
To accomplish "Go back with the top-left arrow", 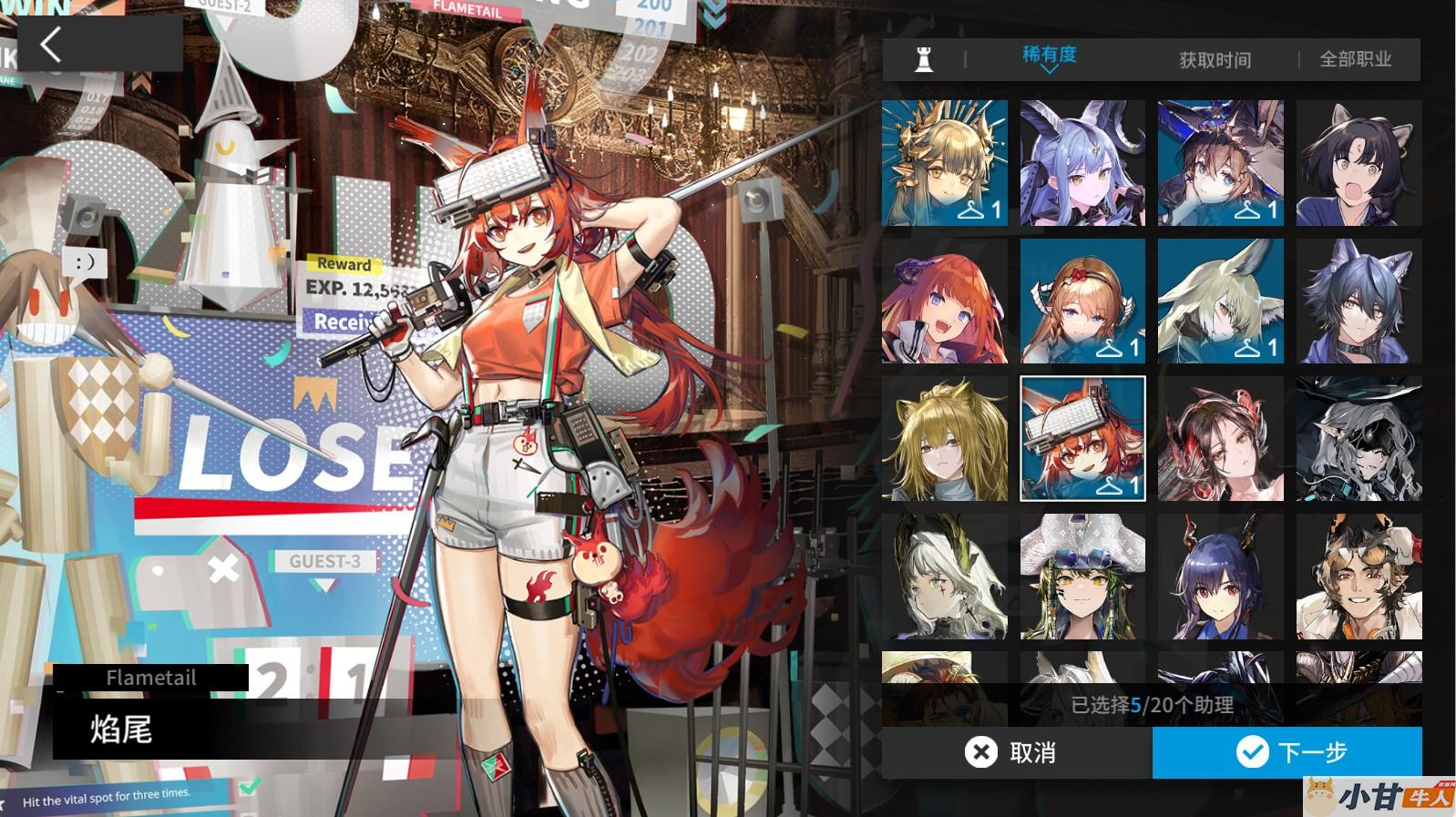I will (x=51, y=44).
